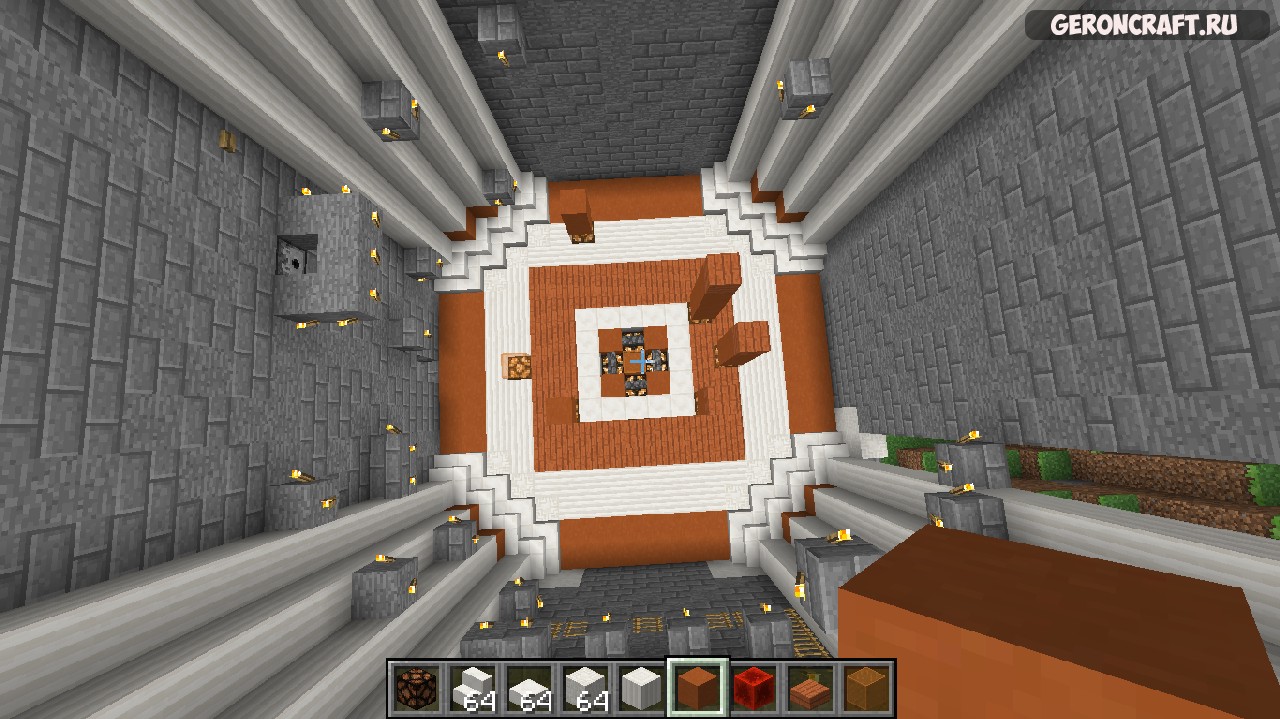The height and width of the screenshot is (719, 1280).
Task: Select the redstone lamp hotbar slot
Action: pyautogui.click(x=416, y=688)
